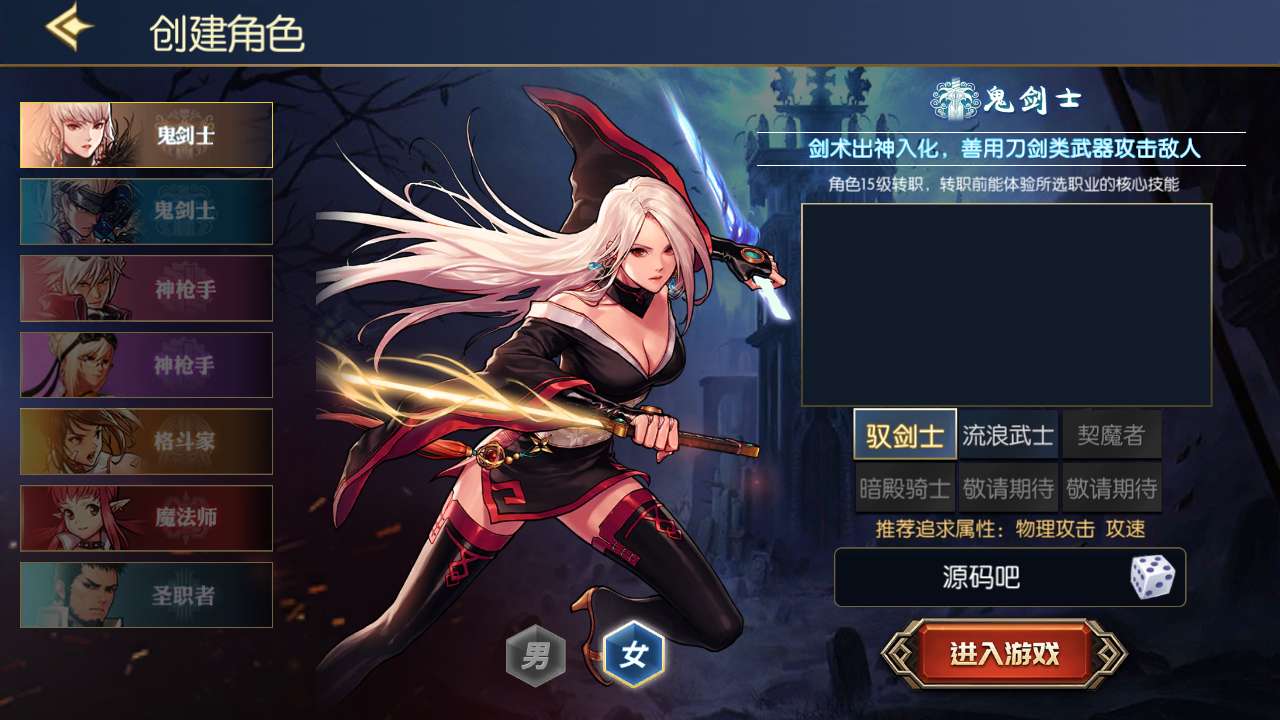
Task: Click the dice icon to randomize name
Action: click(x=1152, y=577)
